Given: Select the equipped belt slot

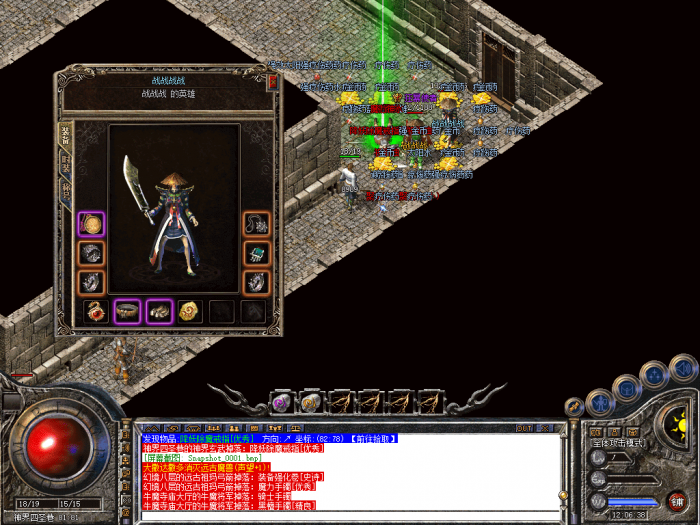Looking at the screenshot, I should point(127,312).
